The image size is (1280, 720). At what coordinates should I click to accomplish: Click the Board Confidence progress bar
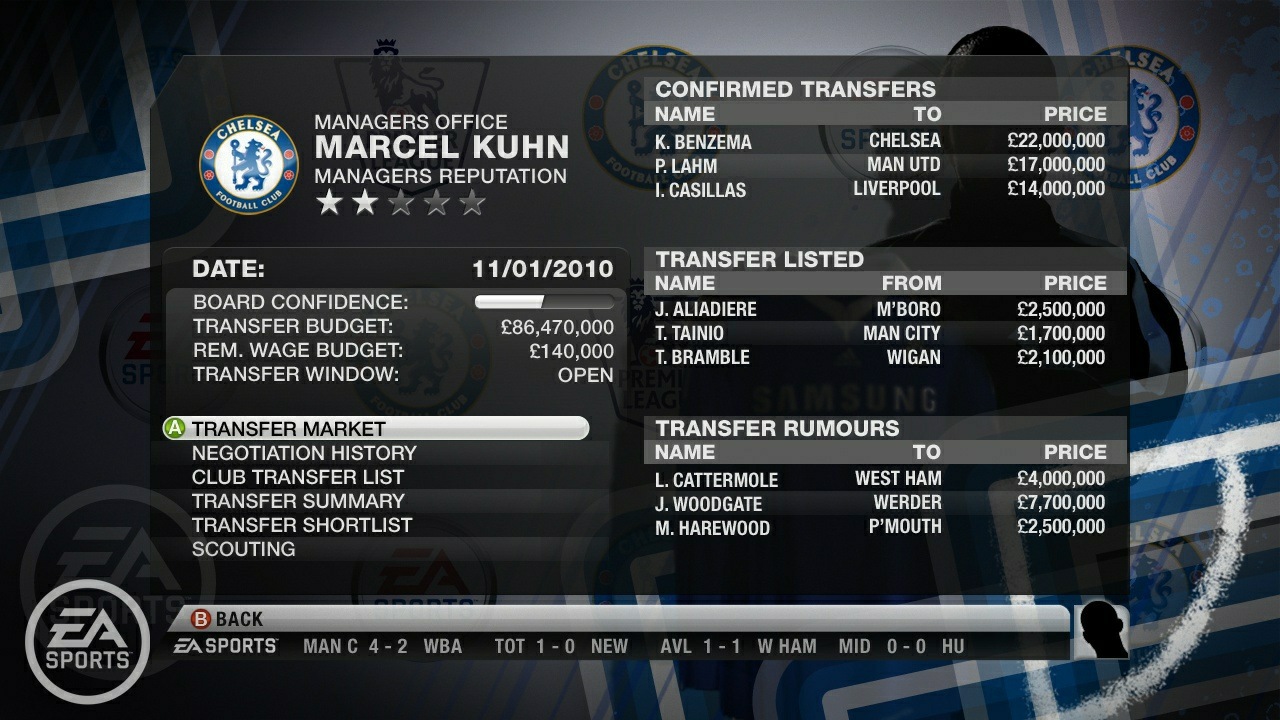tap(545, 300)
